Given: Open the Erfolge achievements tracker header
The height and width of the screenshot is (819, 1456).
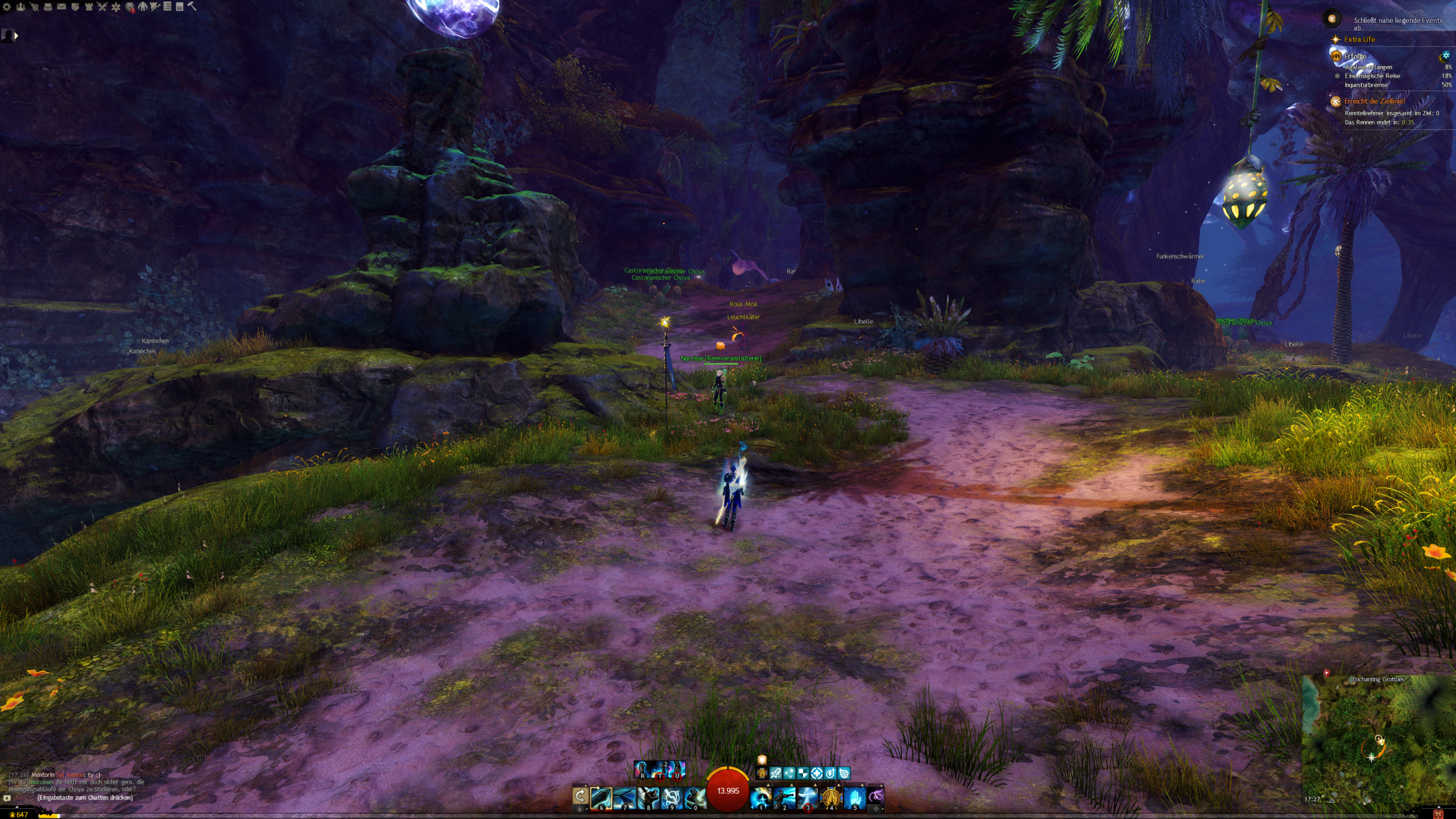Looking at the screenshot, I should [x=1355, y=56].
